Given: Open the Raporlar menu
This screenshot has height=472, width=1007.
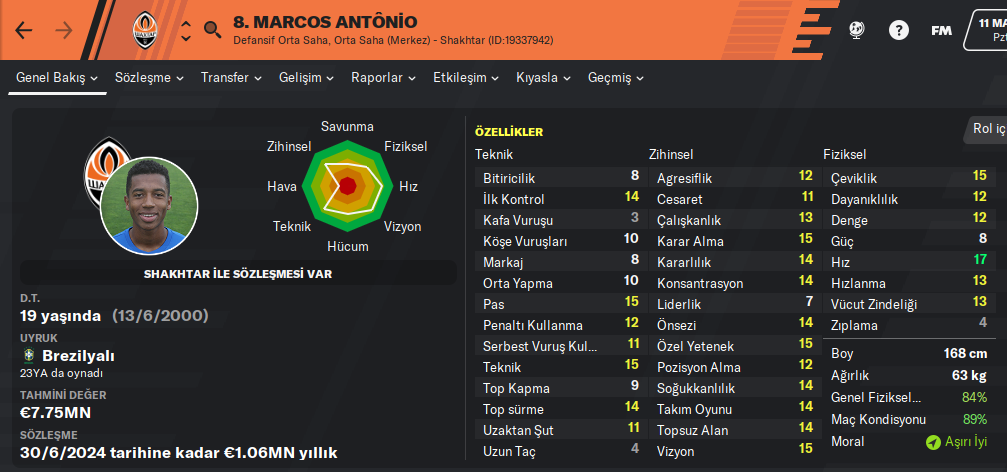Looking at the screenshot, I should coord(383,77).
